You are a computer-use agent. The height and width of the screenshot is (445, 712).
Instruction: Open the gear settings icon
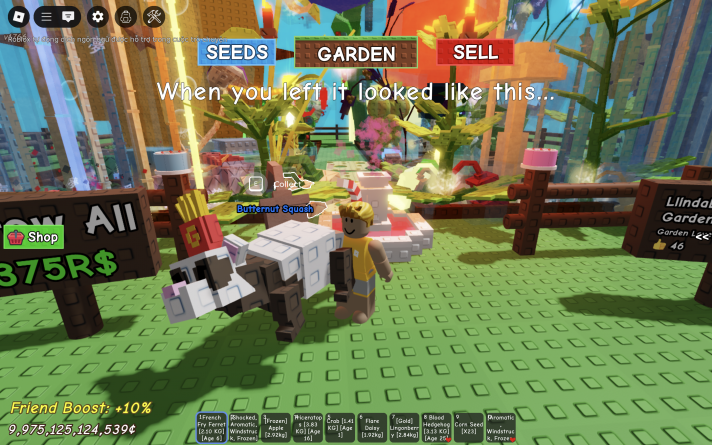[97, 16]
